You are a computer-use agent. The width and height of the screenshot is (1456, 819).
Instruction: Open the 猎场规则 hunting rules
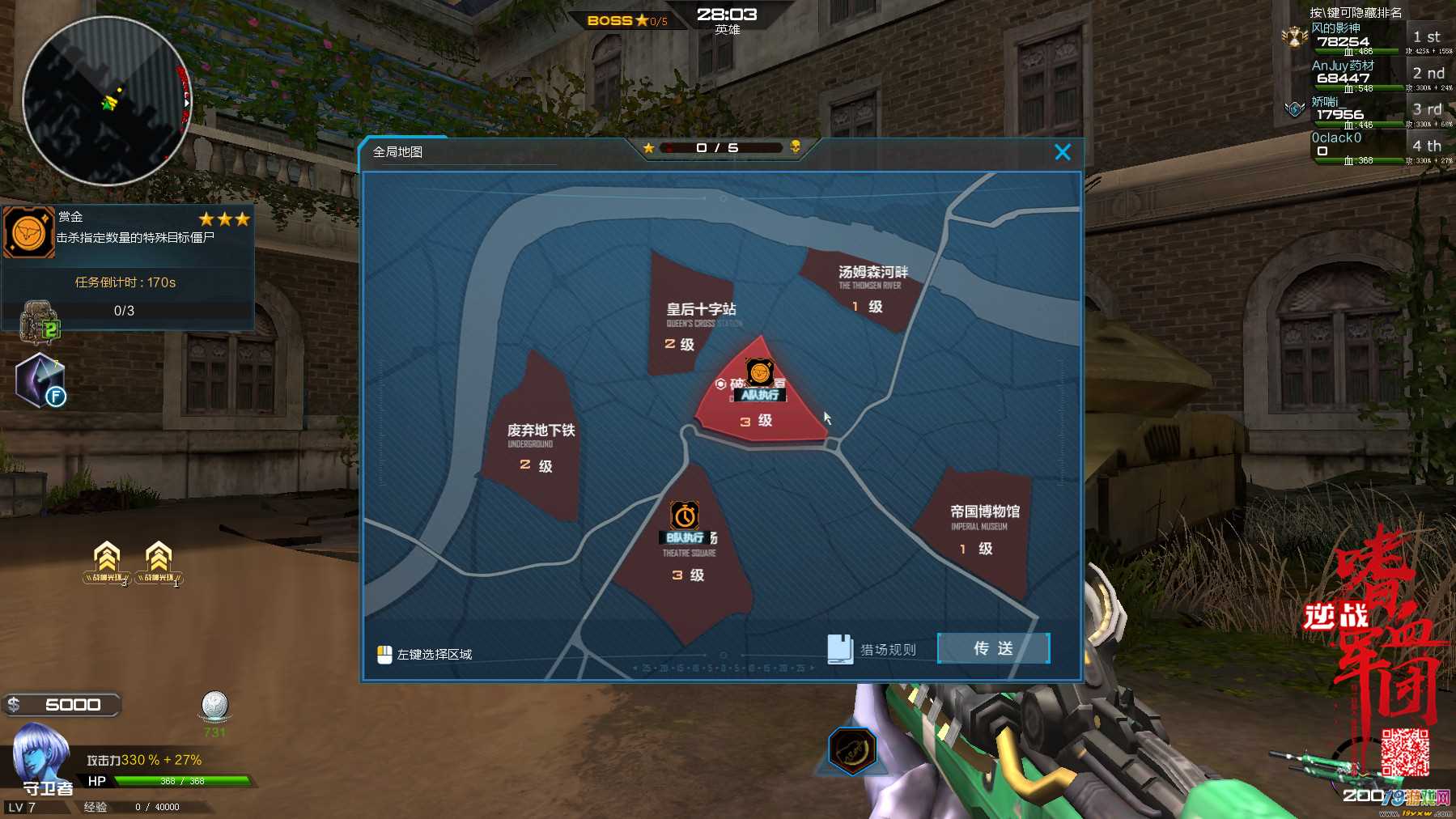point(872,649)
